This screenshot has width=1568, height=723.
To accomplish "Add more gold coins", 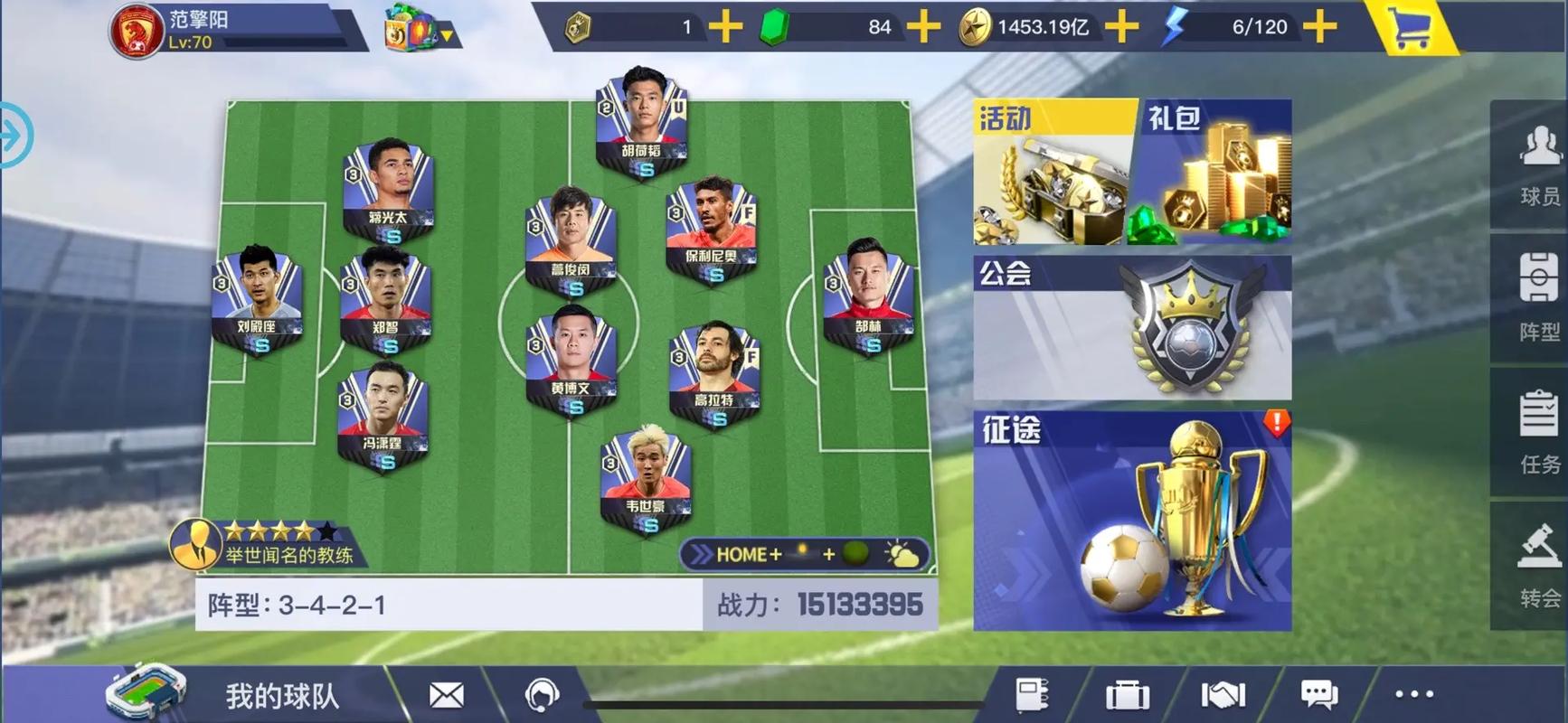I will [1121, 27].
